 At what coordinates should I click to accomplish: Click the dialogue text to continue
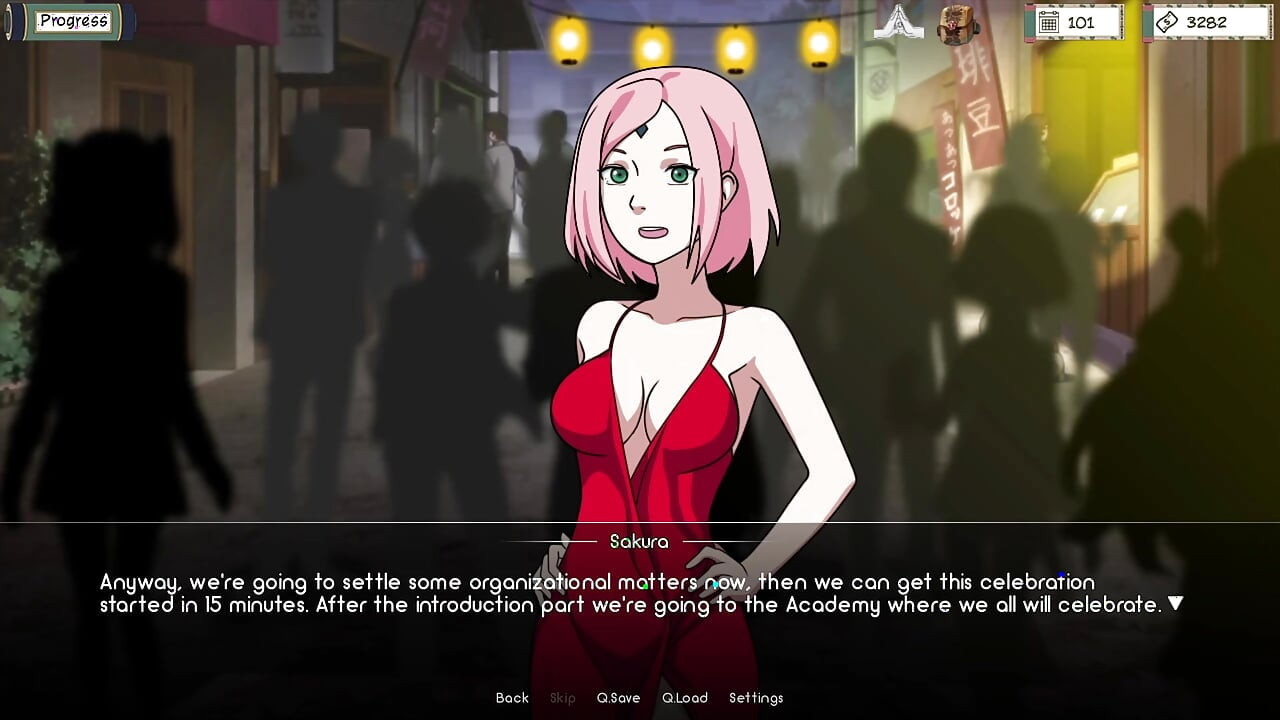640,592
